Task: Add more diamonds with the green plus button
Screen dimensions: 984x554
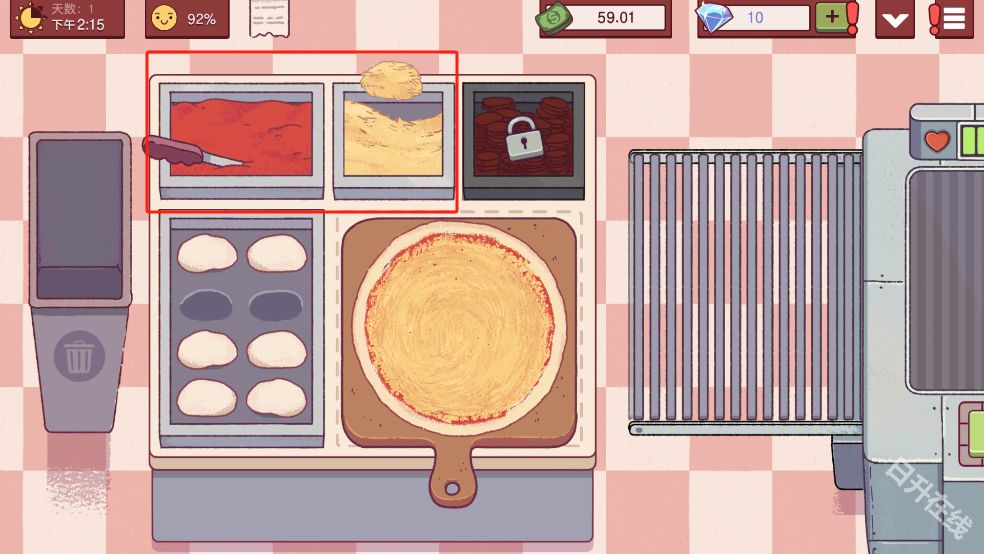Action: pos(830,17)
